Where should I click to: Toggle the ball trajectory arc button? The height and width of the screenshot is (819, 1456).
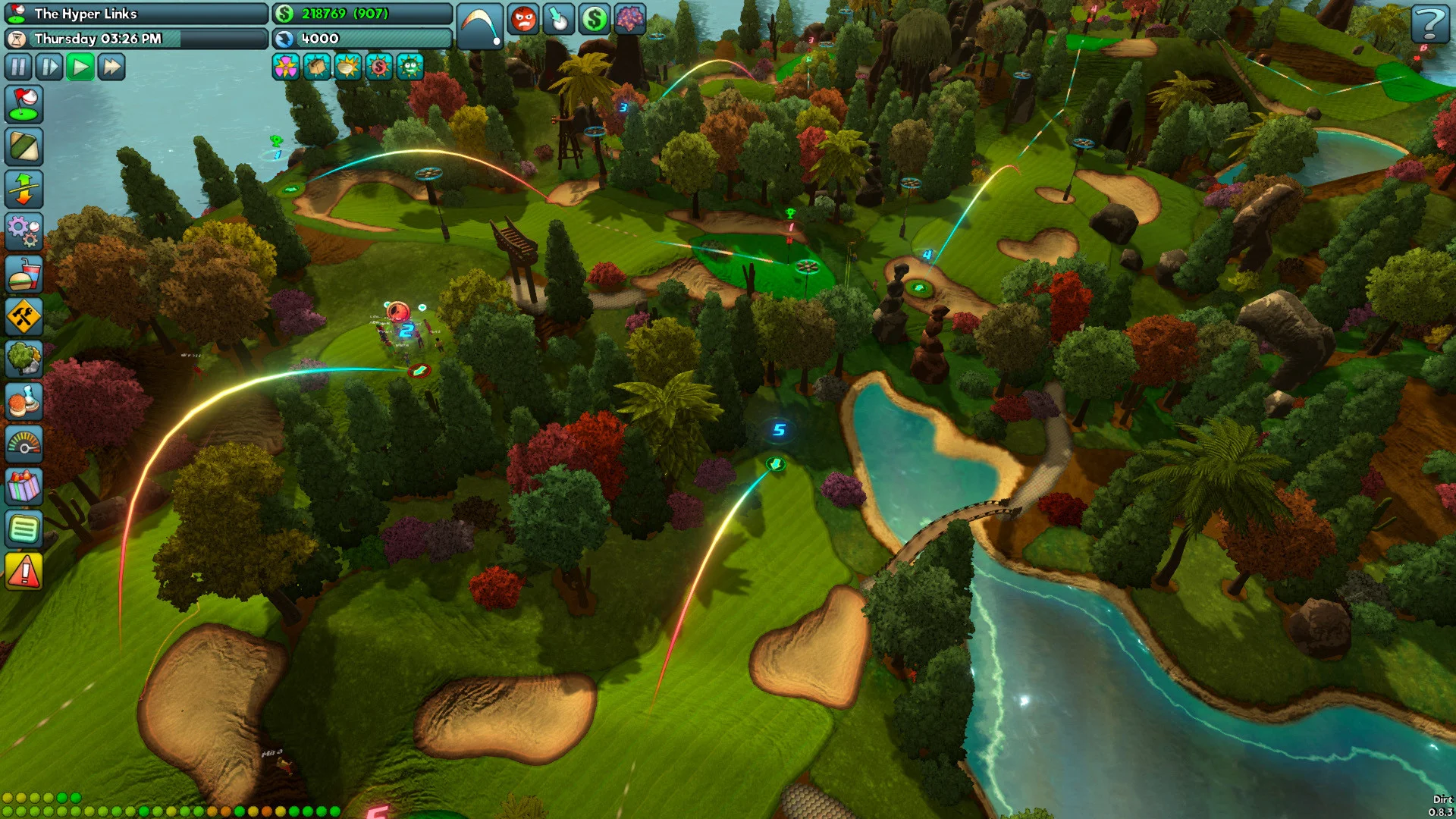point(480,26)
